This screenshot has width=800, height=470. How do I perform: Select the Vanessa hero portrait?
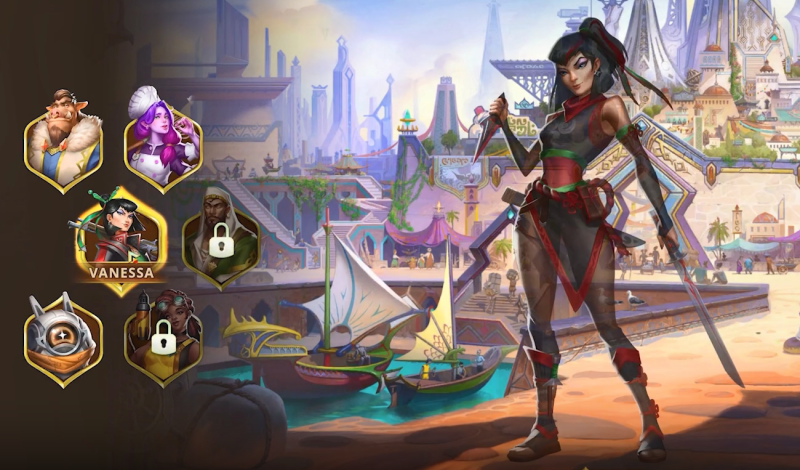click(x=121, y=238)
